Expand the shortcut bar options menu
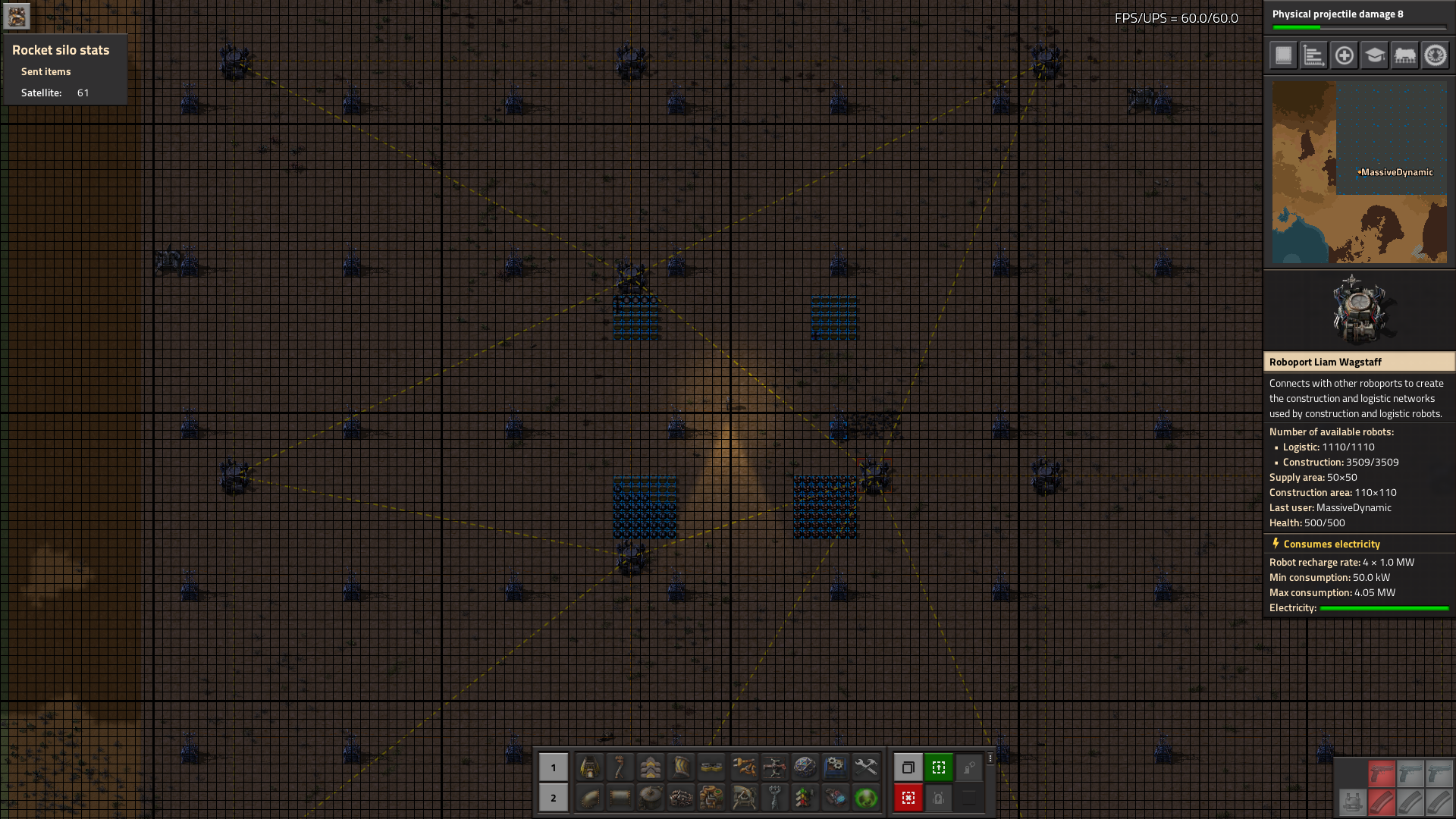This screenshot has height=819, width=1456. 990,758
